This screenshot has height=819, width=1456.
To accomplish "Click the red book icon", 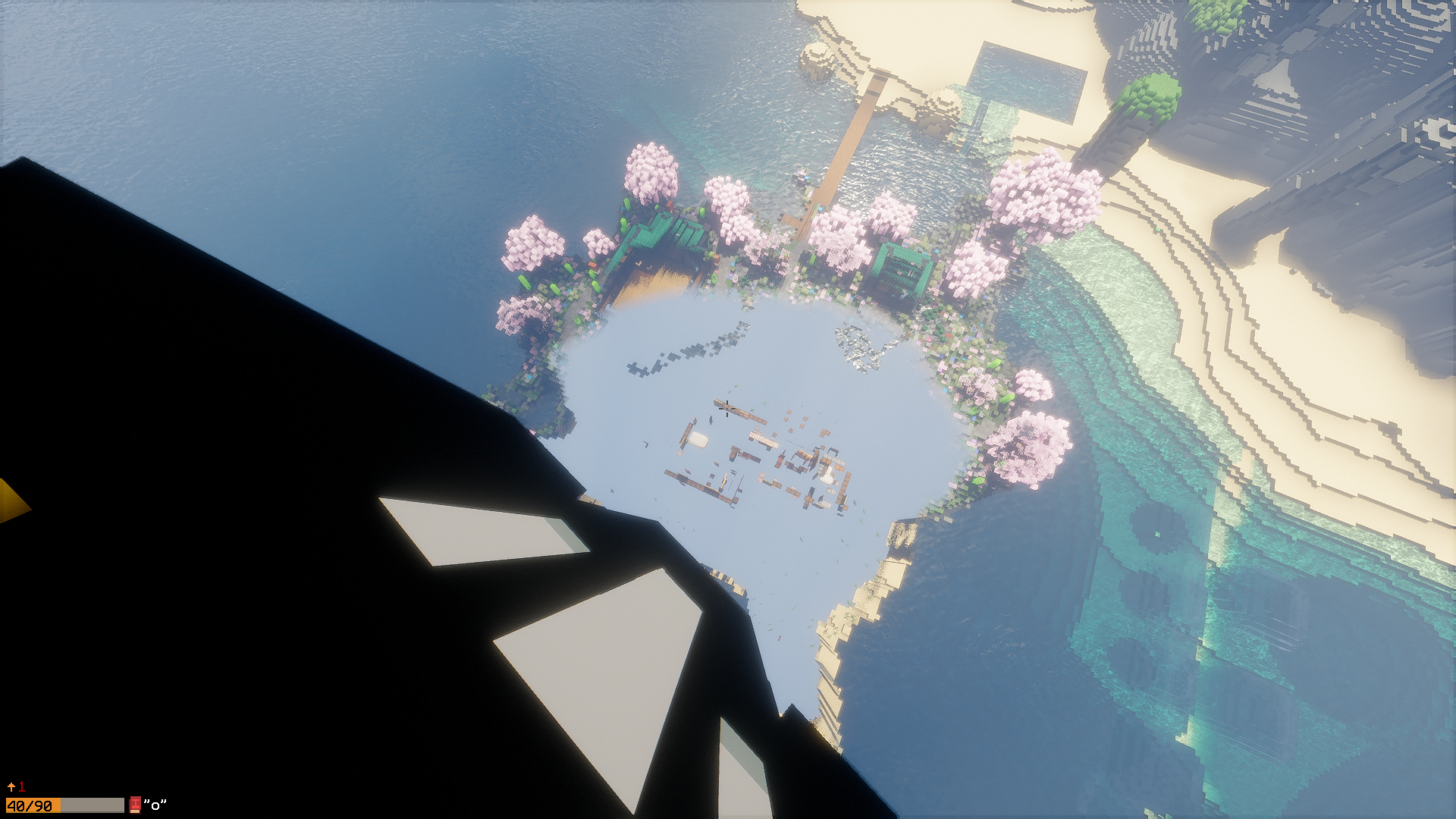I will pyautogui.click(x=135, y=805).
